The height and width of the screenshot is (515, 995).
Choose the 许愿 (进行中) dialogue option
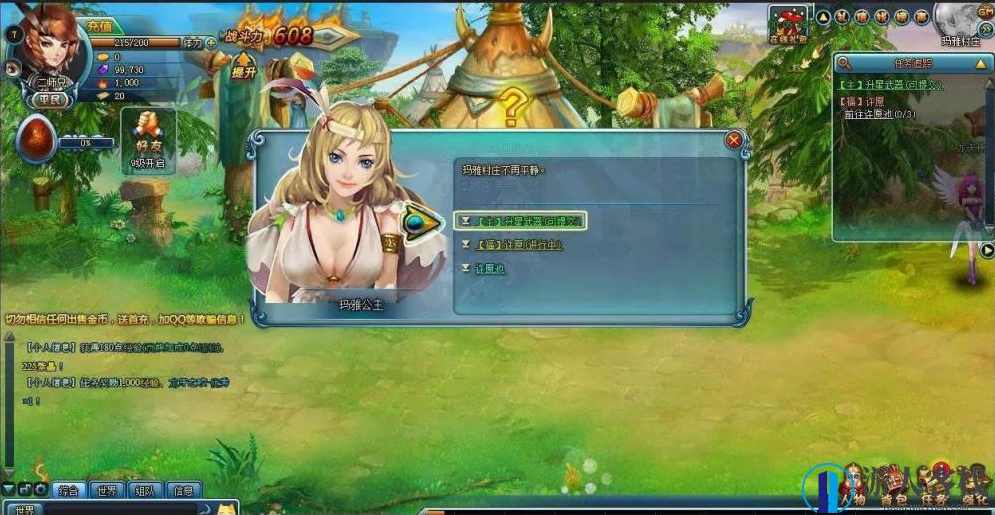[512, 245]
